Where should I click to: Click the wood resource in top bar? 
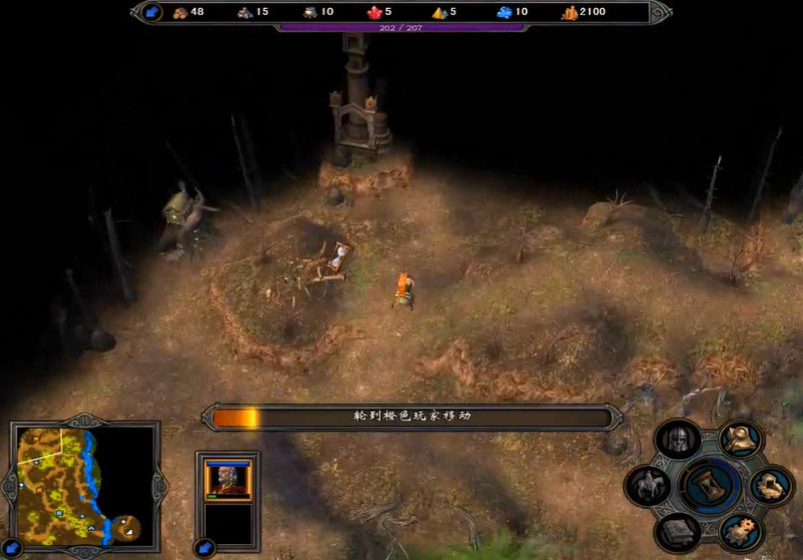189,12
